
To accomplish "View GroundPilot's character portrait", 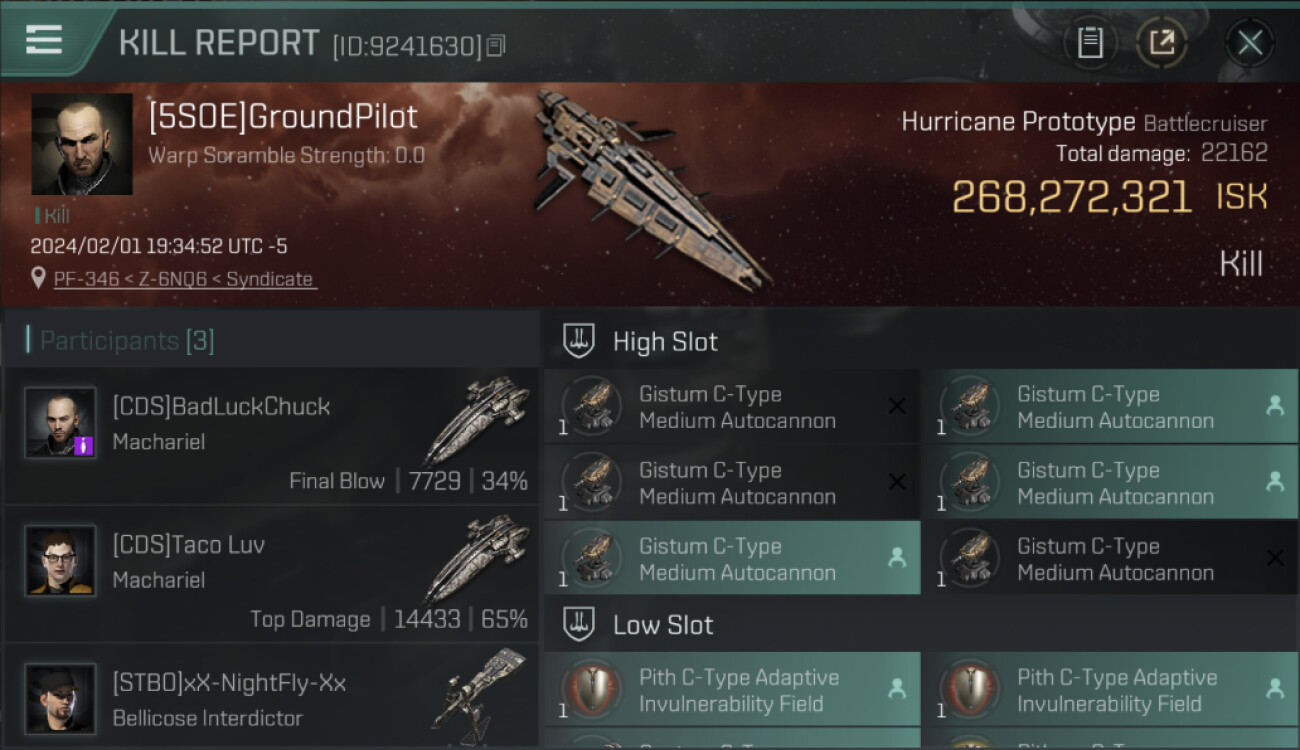I will point(82,144).
